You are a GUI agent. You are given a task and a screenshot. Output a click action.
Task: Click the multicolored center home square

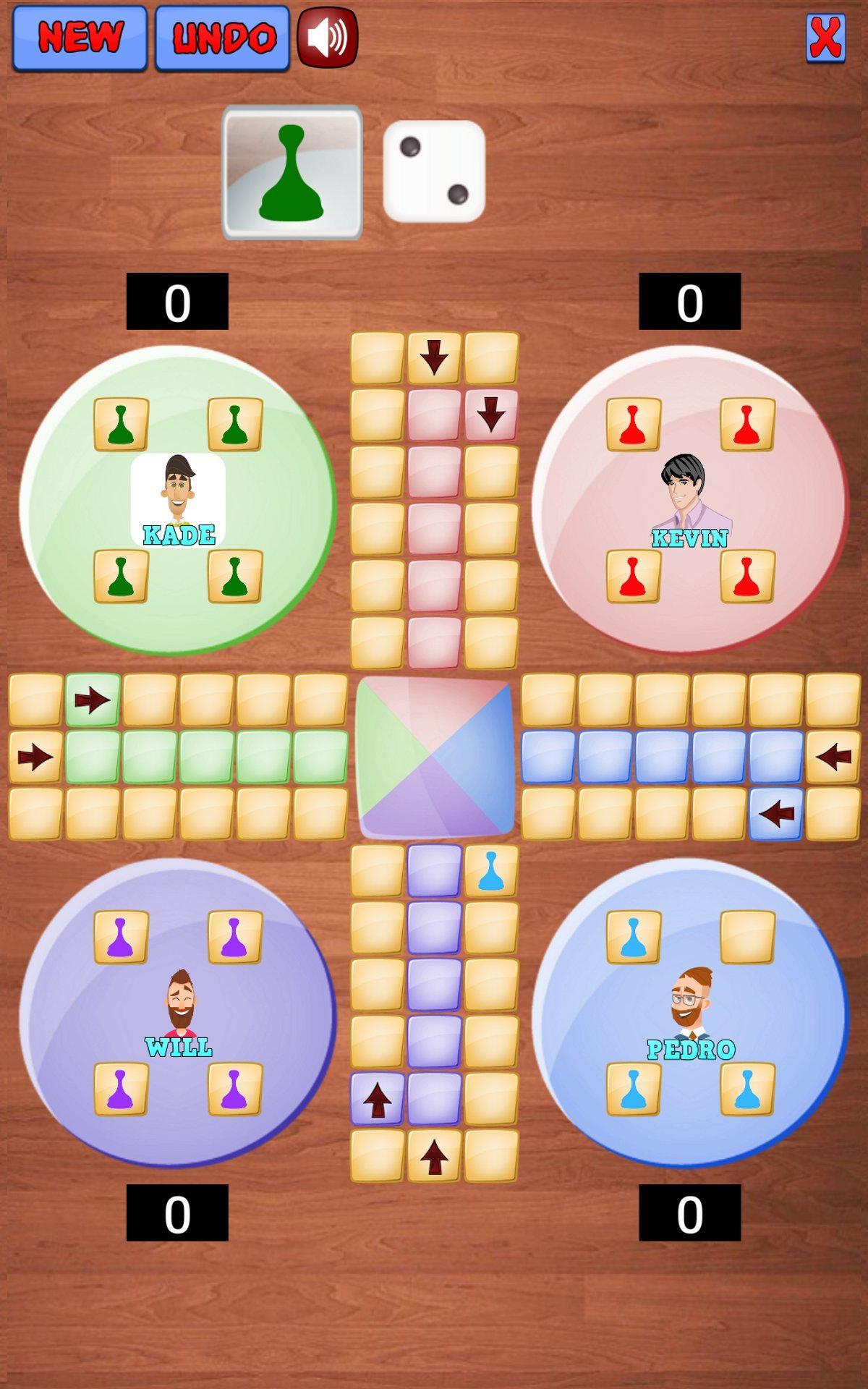point(434,757)
